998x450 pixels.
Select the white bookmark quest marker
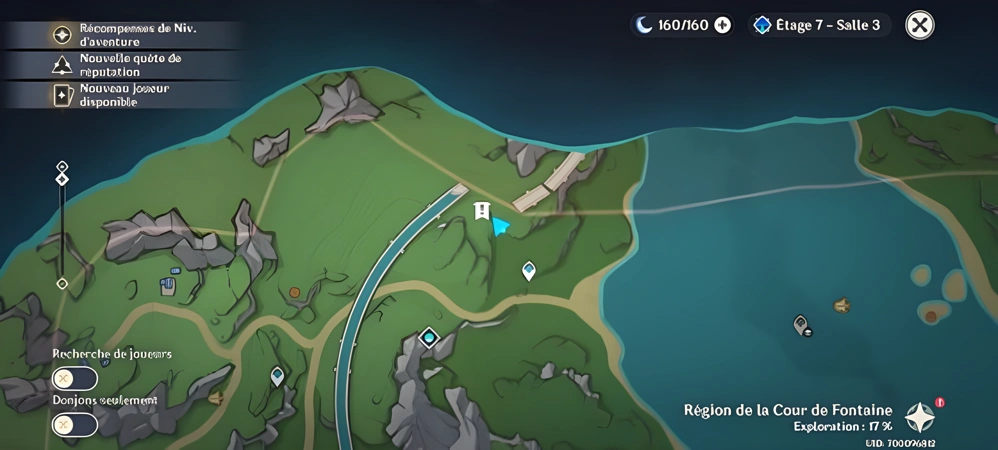pos(481,210)
